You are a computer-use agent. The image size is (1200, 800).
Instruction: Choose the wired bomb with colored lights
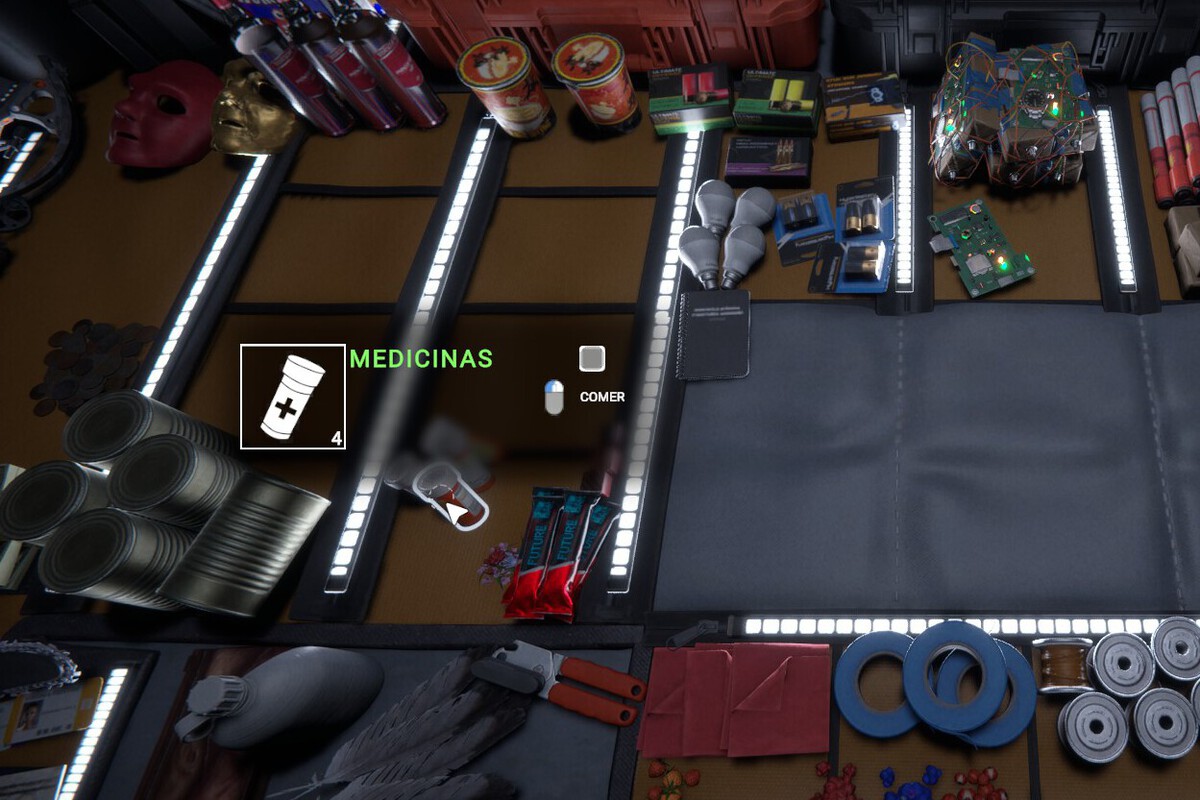(x=1010, y=115)
